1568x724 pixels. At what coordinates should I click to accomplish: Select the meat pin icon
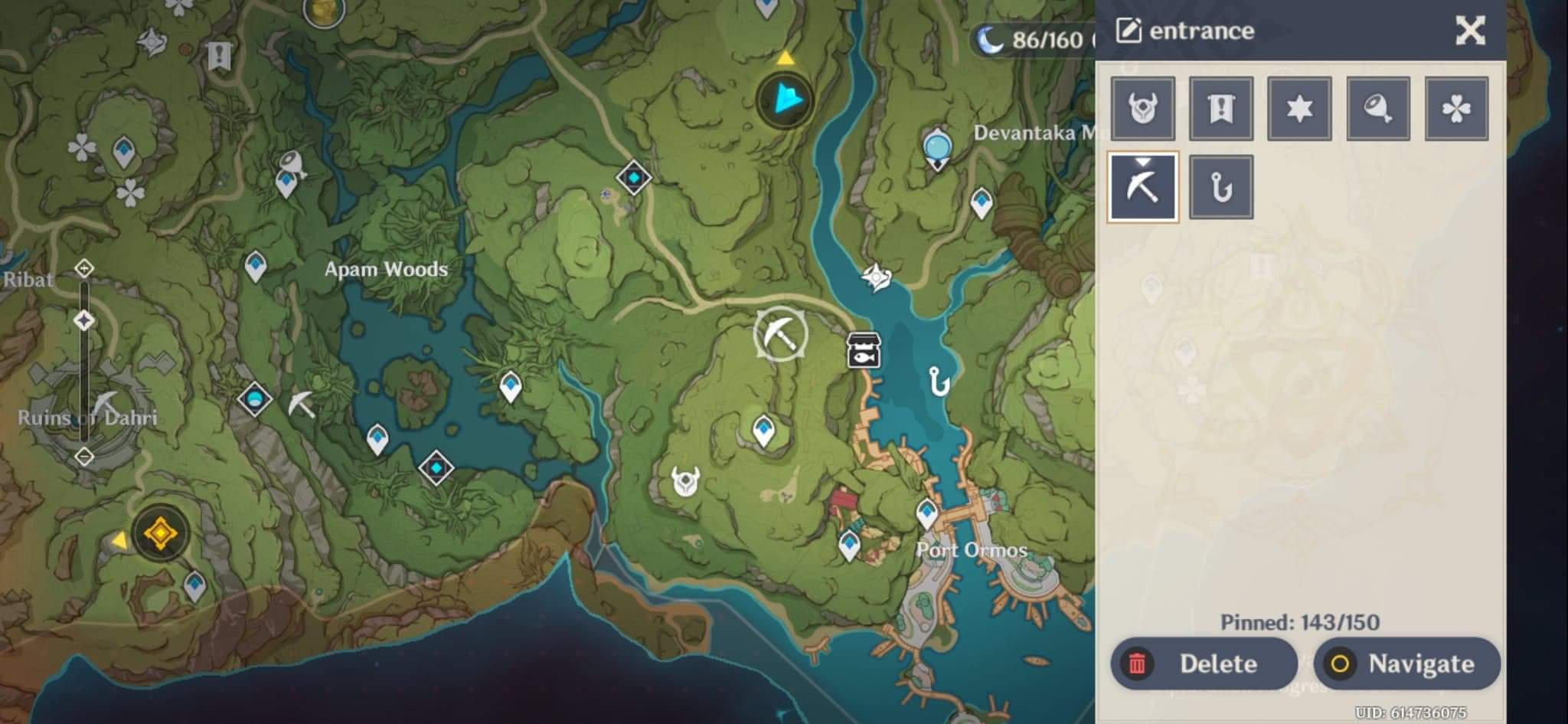(x=1377, y=107)
